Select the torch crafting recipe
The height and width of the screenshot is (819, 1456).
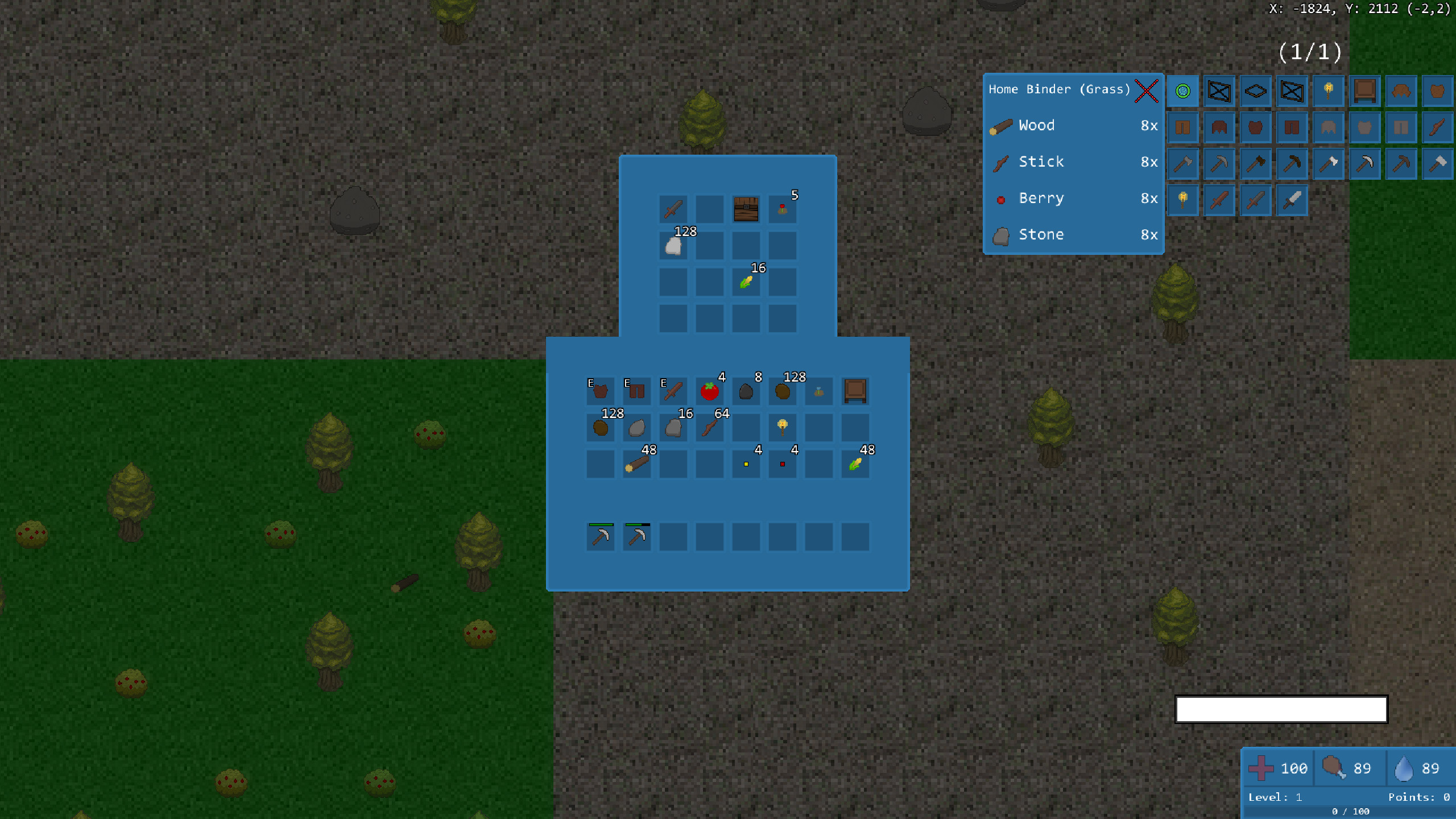point(1329,91)
